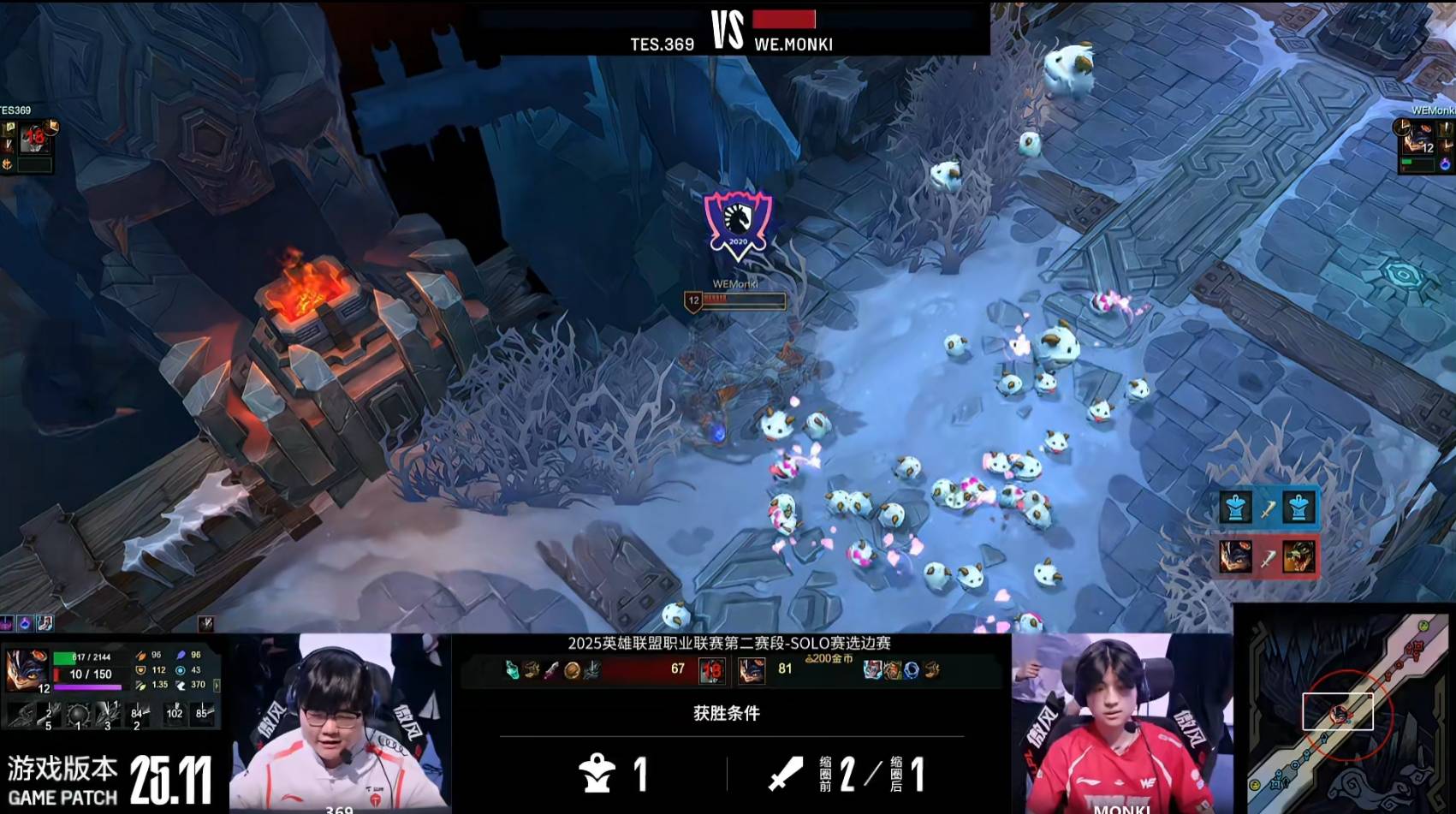Click WEMonki's blue flame summoner spell icon

1446,163
